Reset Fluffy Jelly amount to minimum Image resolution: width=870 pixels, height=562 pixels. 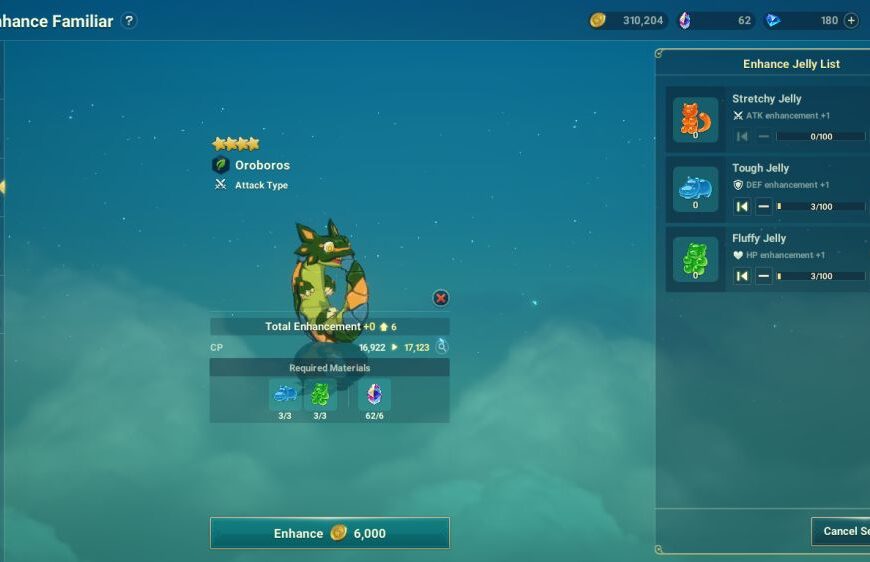(x=742, y=276)
